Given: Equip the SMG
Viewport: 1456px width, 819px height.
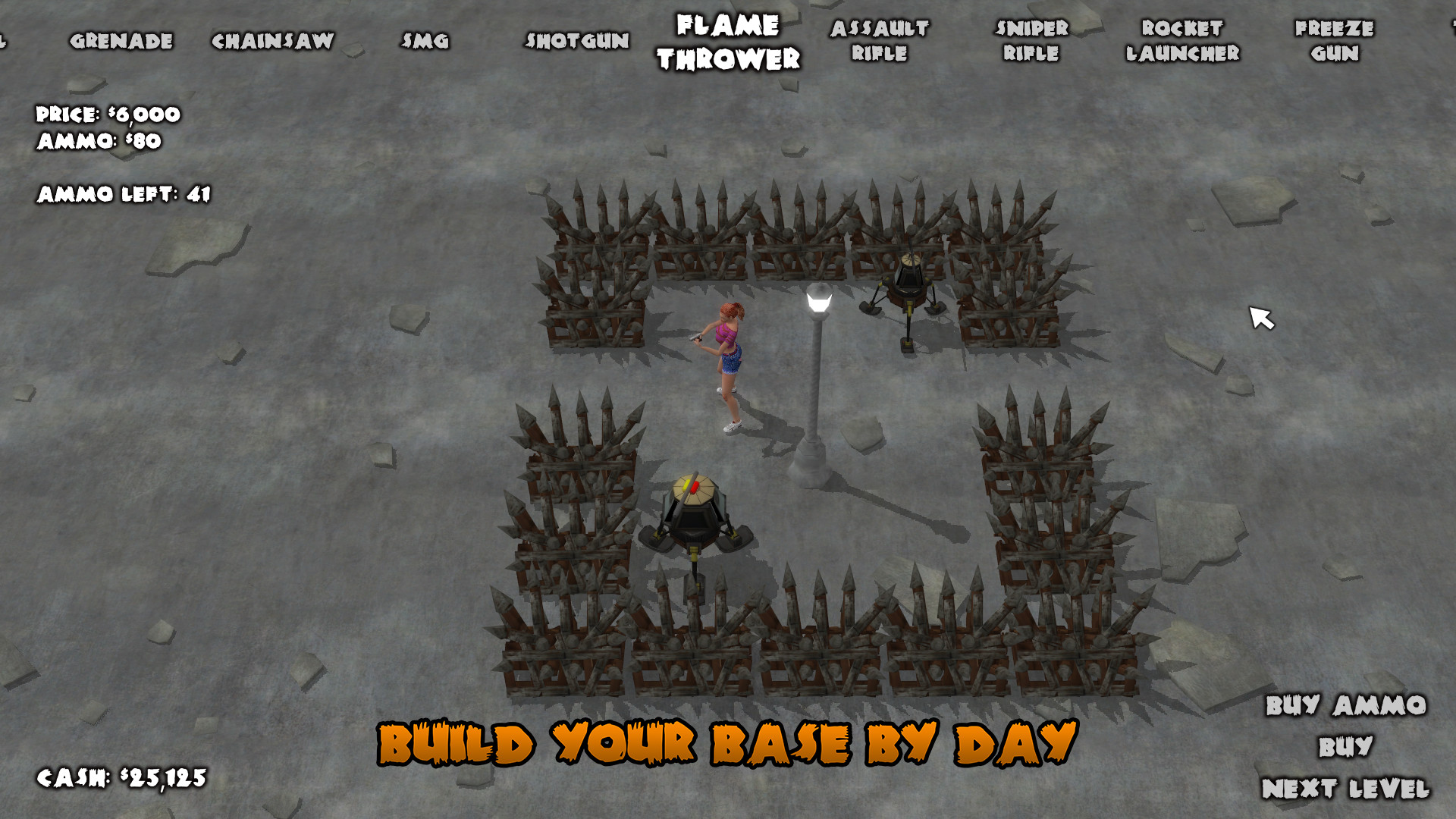Looking at the screenshot, I should click(x=425, y=41).
